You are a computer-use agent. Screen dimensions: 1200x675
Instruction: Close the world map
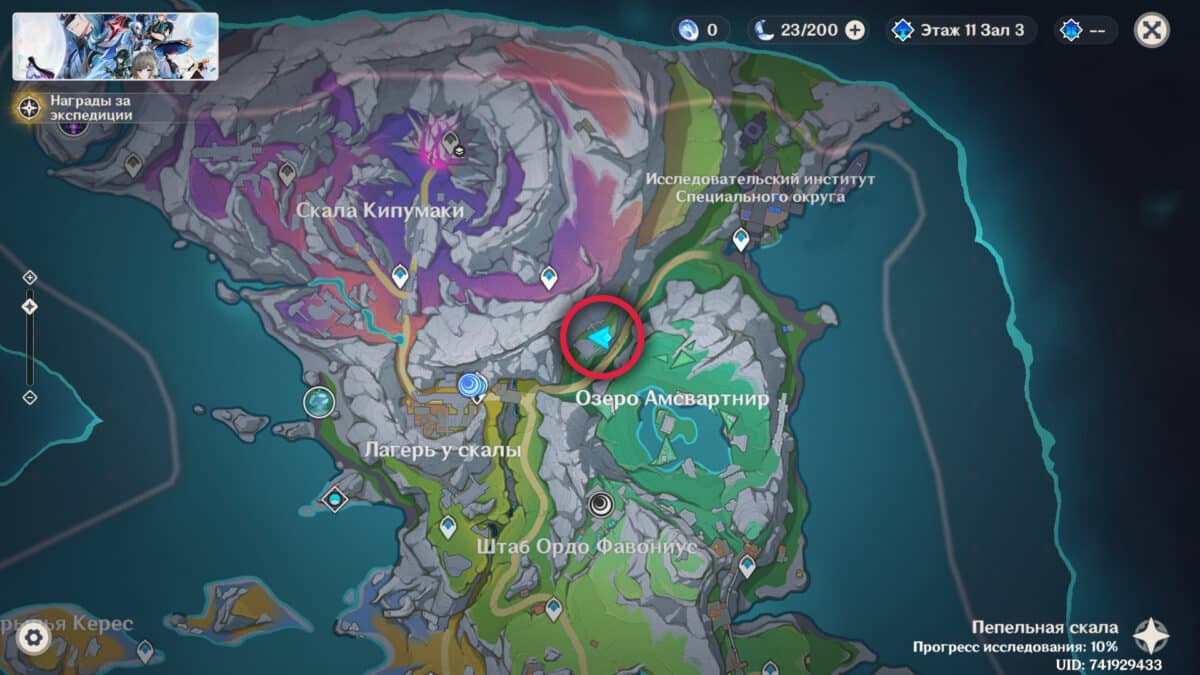coord(1152,30)
